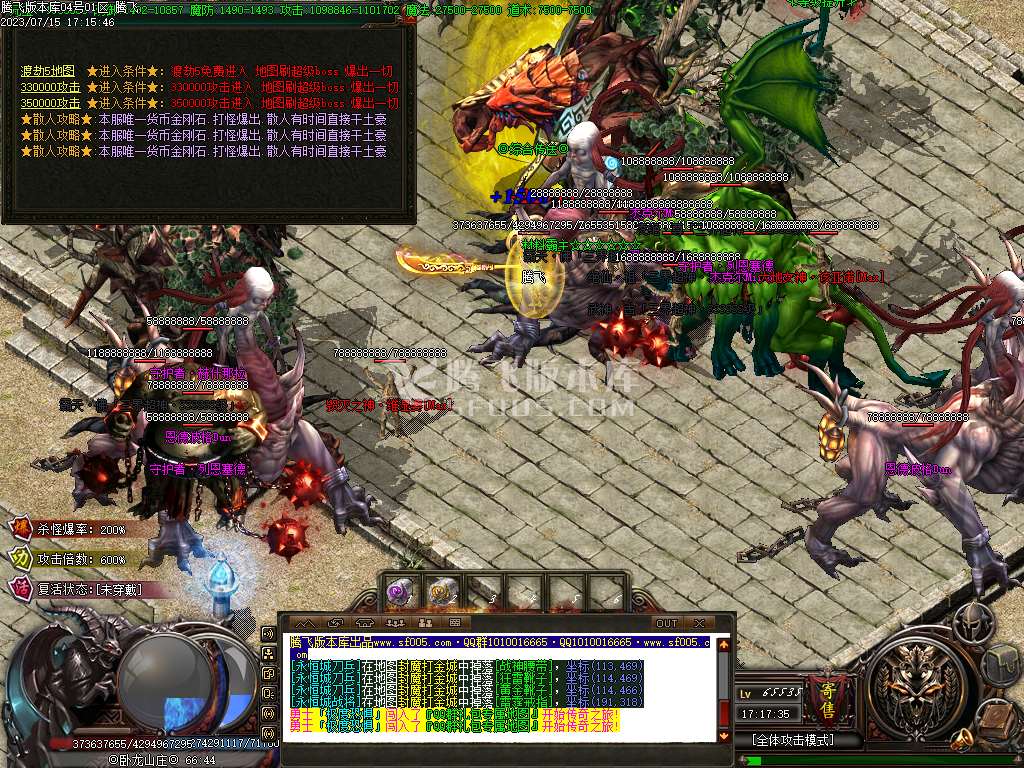Screen dimensions: 1024x768
Task: Select the mountain-shaped chat tab
Action: click(x=306, y=623)
